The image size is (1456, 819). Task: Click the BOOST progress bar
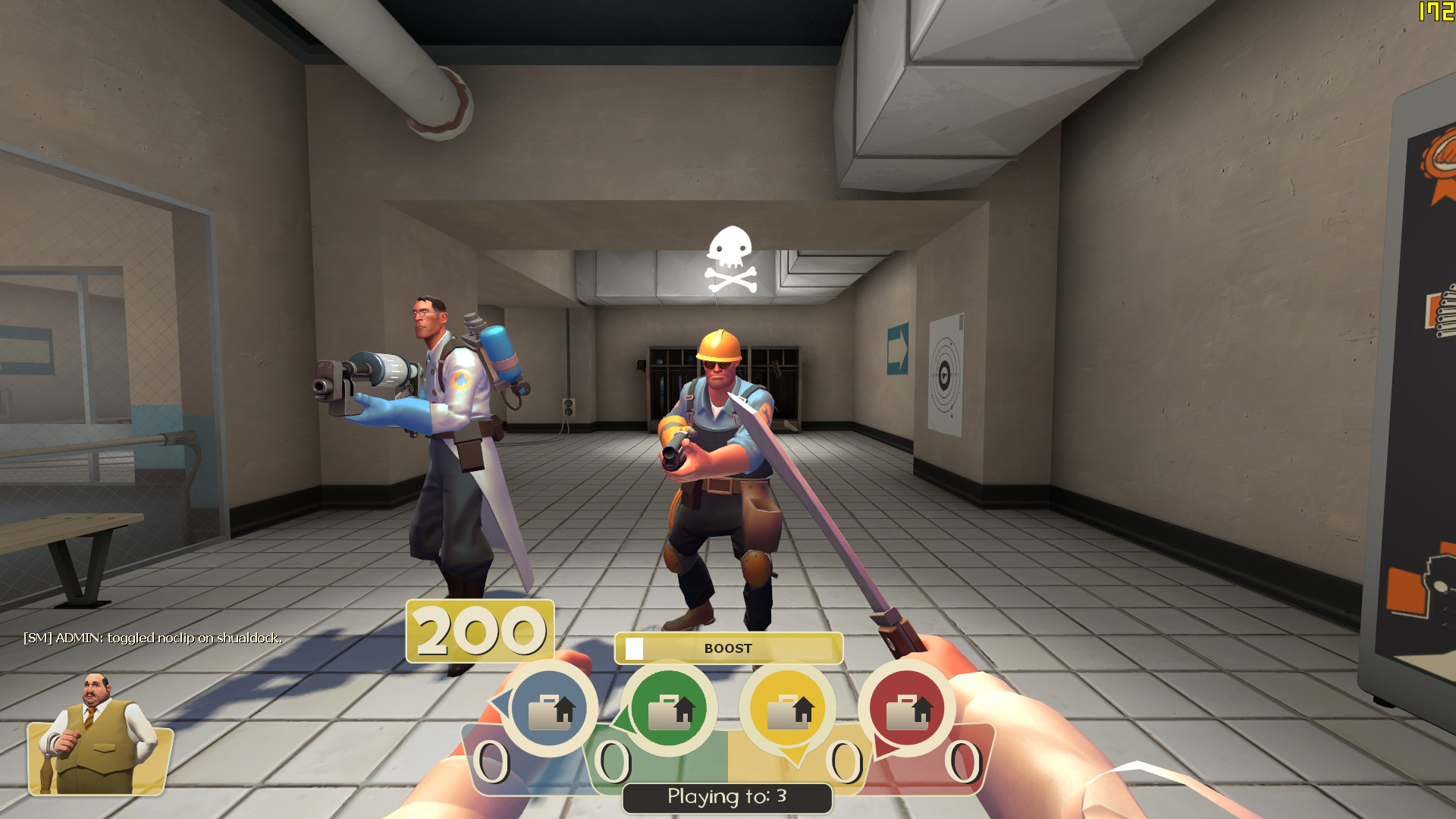click(x=727, y=648)
